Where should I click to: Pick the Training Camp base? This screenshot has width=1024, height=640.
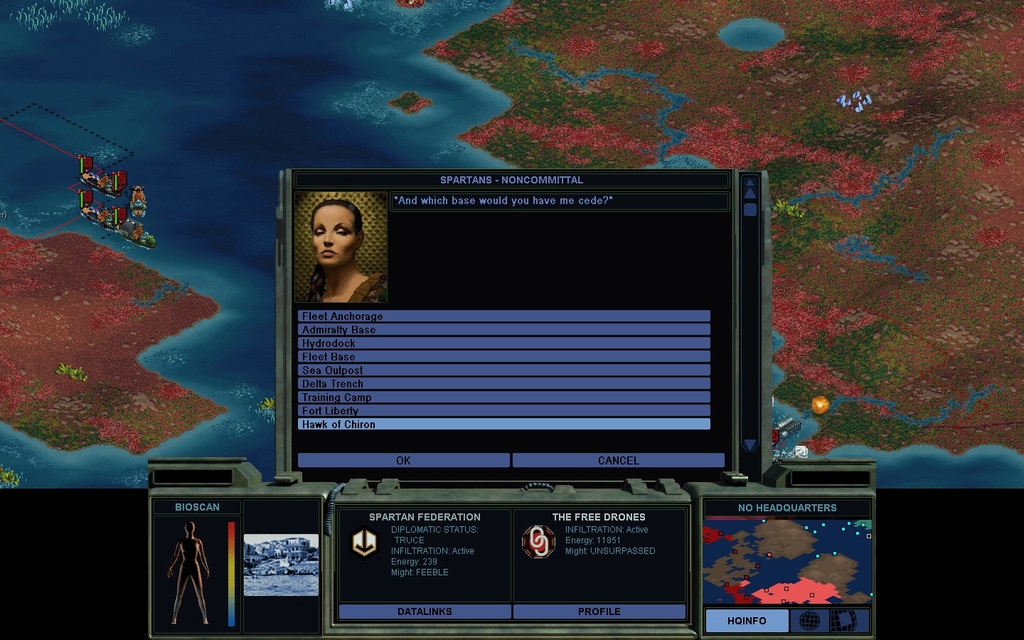504,397
